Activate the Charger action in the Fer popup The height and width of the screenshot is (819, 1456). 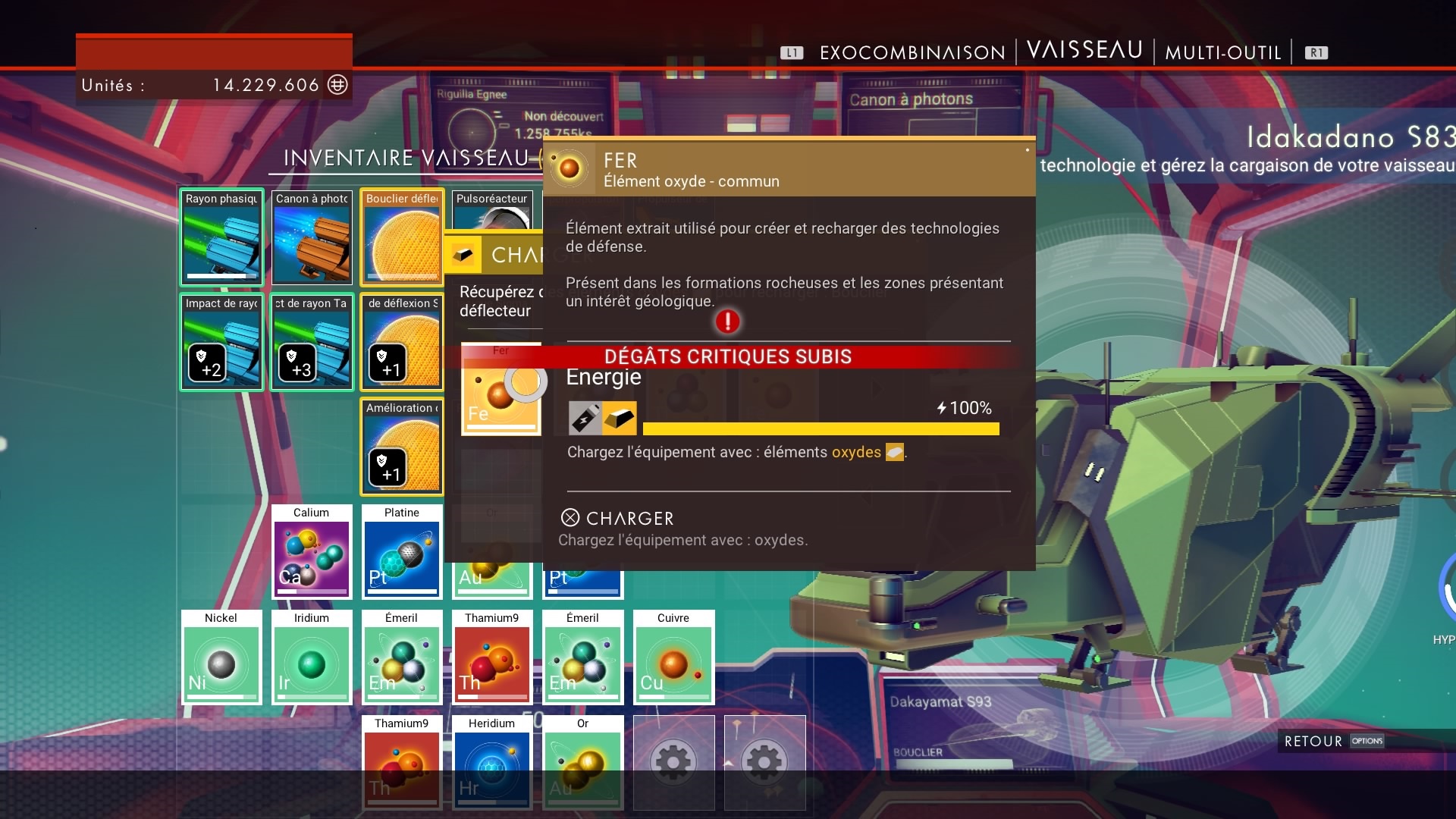coord(618,518)
